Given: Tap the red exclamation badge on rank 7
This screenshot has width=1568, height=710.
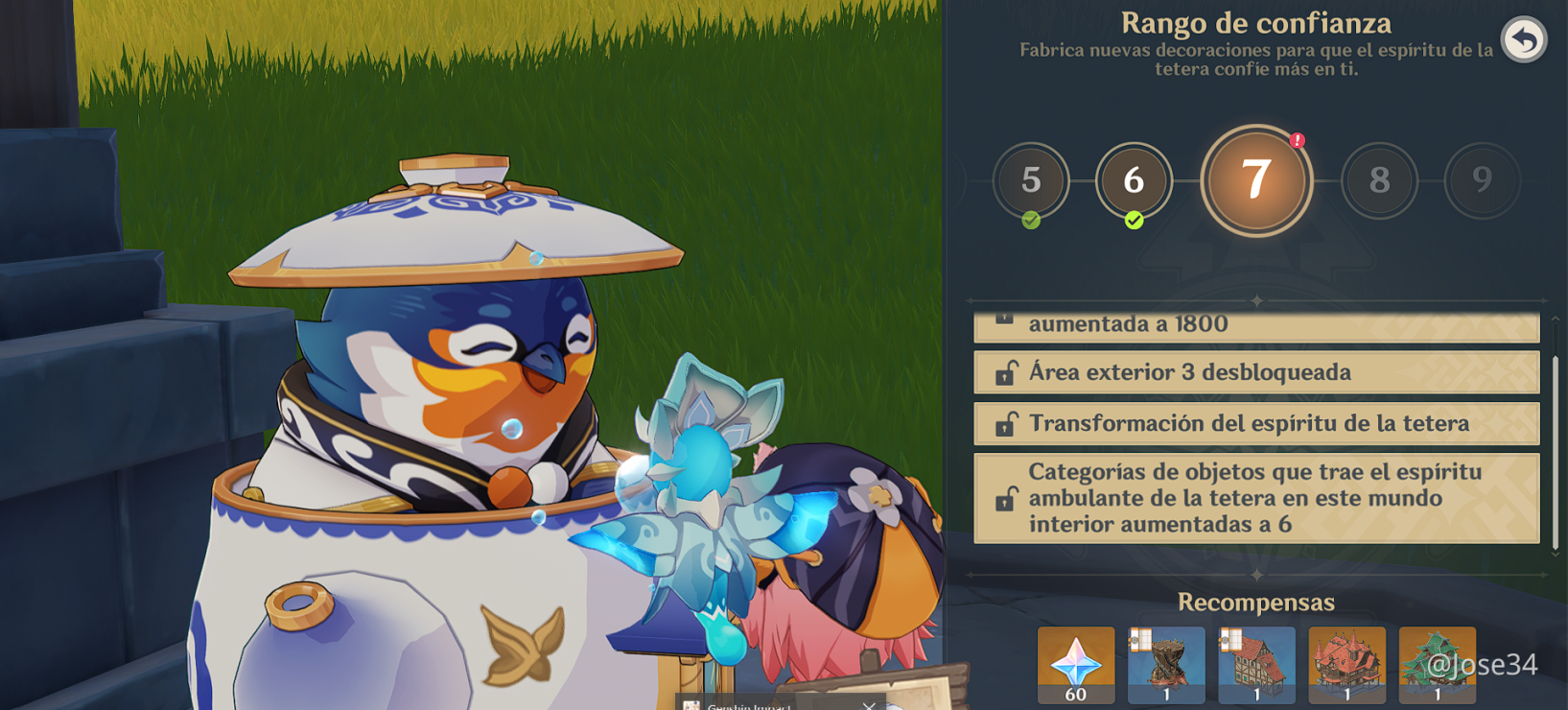Looking at the screenshot, I should point(1297,140).
